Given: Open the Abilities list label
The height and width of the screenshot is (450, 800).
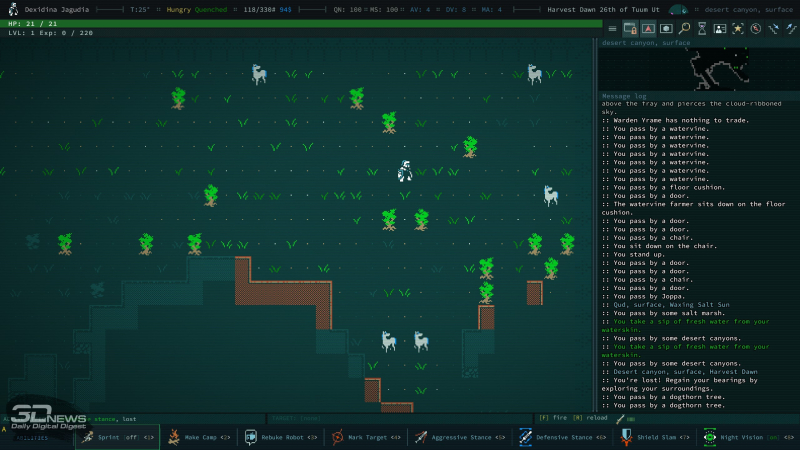Looking at the screenshot, I should pos(33,437).
